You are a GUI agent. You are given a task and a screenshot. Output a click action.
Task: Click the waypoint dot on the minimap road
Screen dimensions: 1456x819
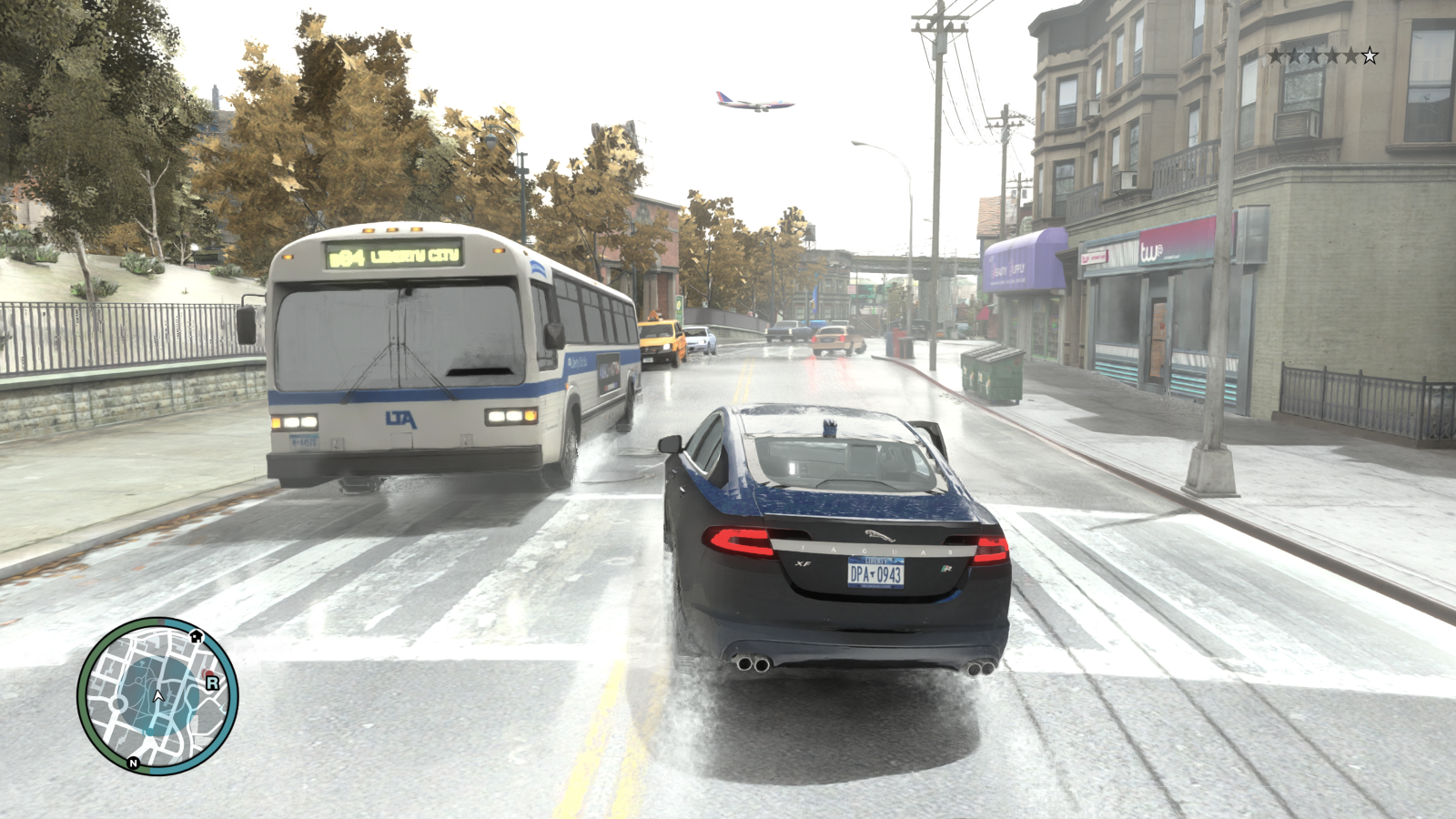[148, 731]
